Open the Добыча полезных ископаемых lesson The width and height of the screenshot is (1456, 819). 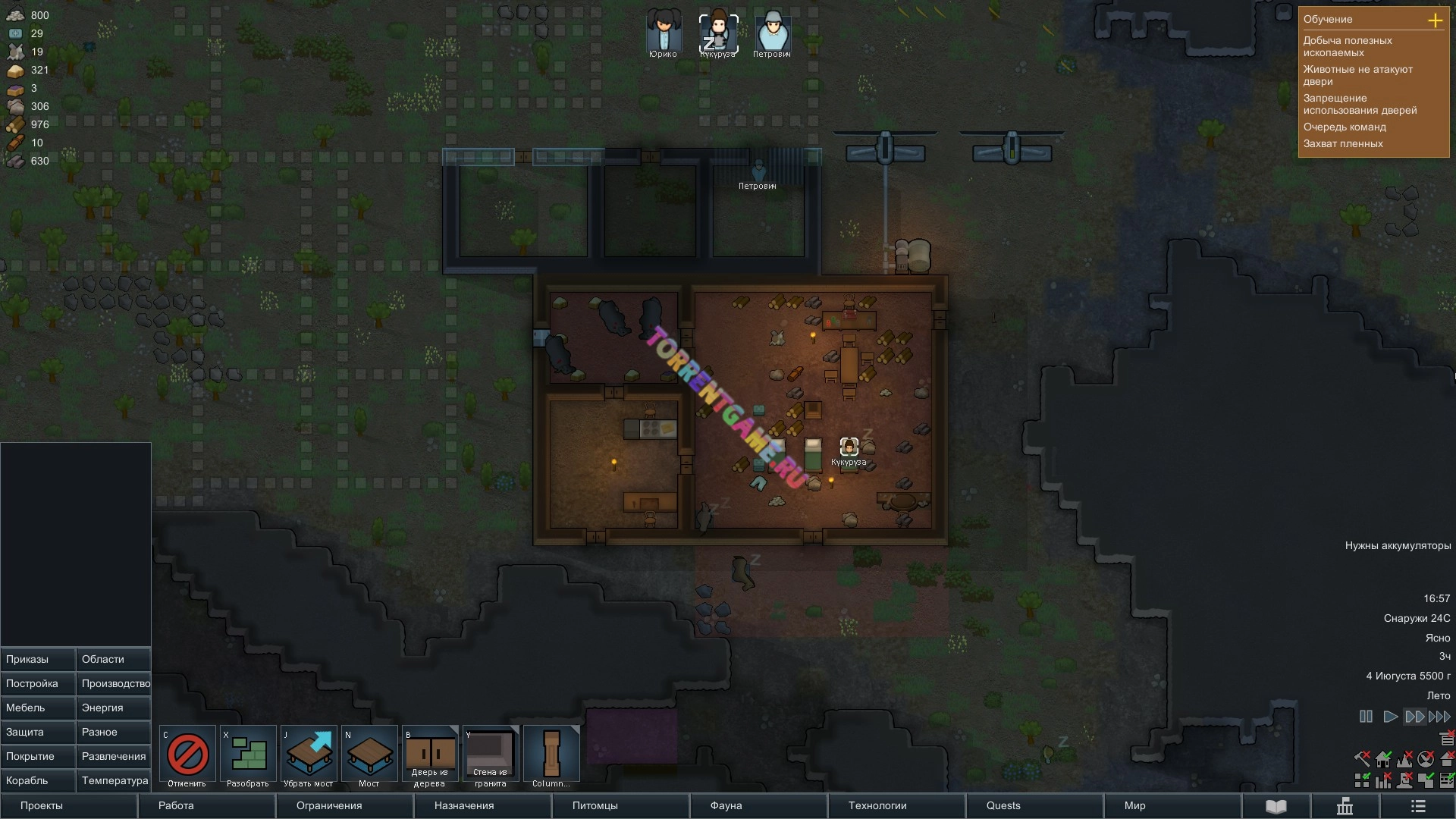pos(1348,46)
